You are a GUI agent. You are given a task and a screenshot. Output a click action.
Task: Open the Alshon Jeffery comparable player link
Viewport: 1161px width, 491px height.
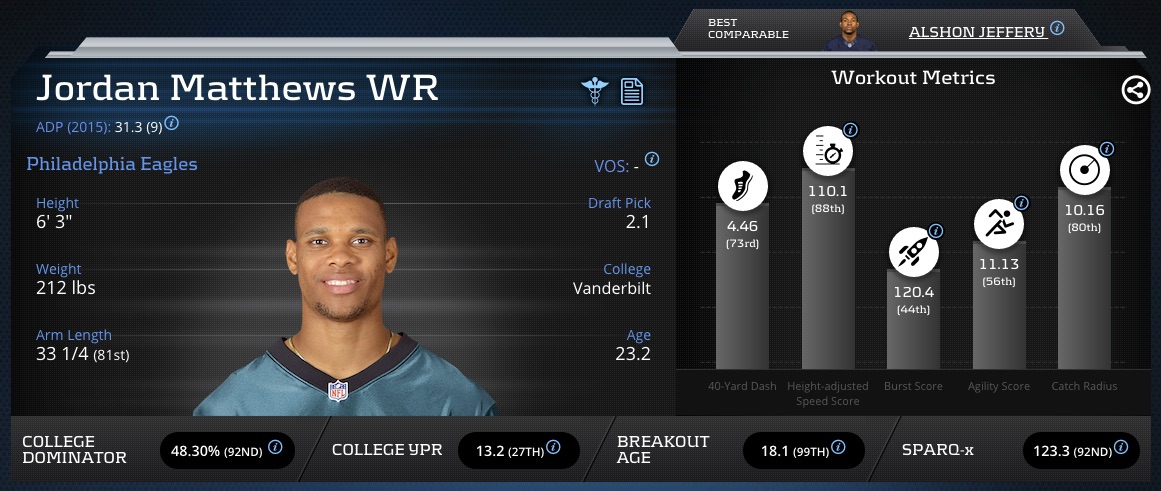pyautogui.click(x=976, y=32)
